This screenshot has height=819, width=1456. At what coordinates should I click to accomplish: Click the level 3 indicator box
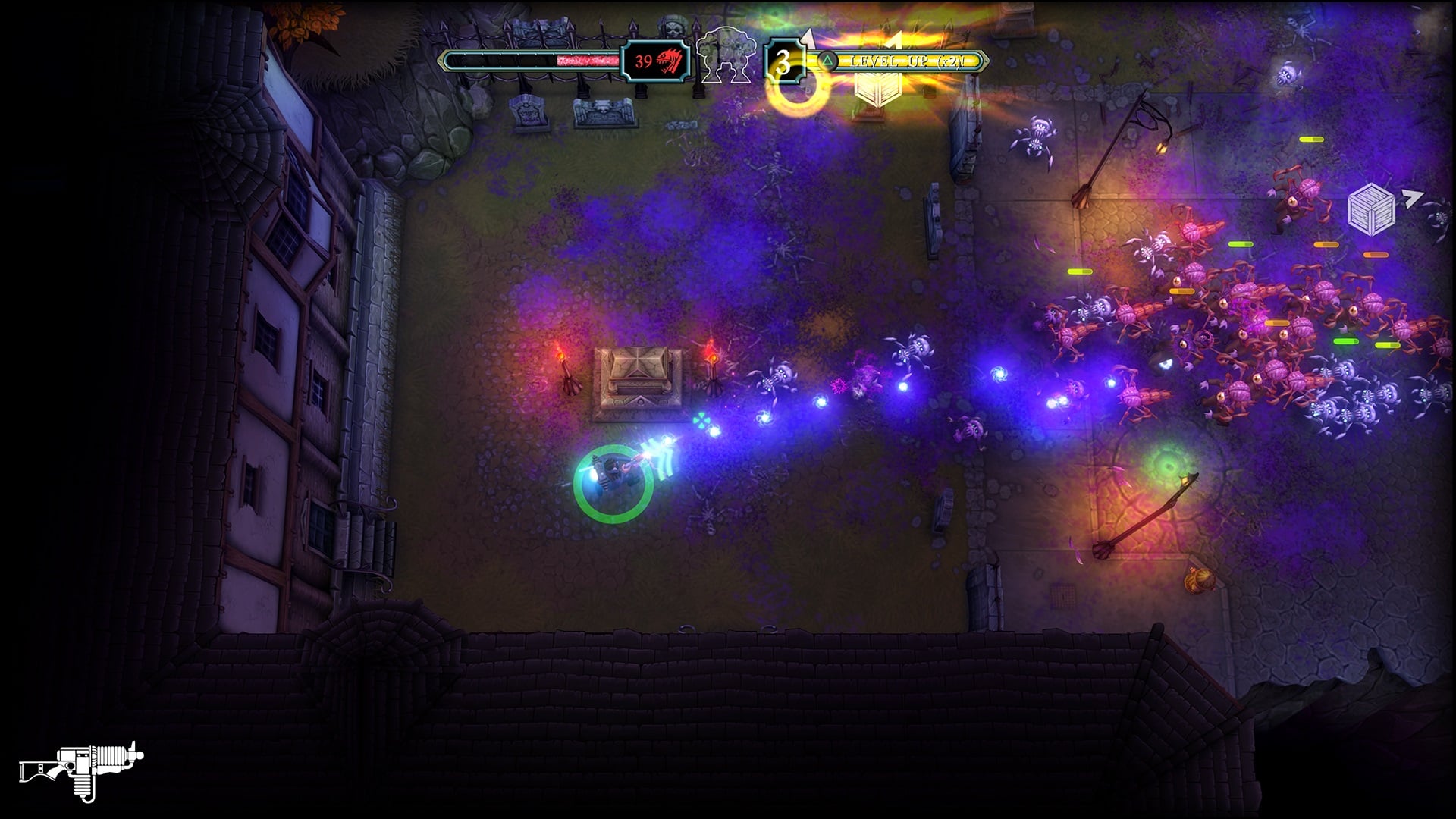click(782, 61)
